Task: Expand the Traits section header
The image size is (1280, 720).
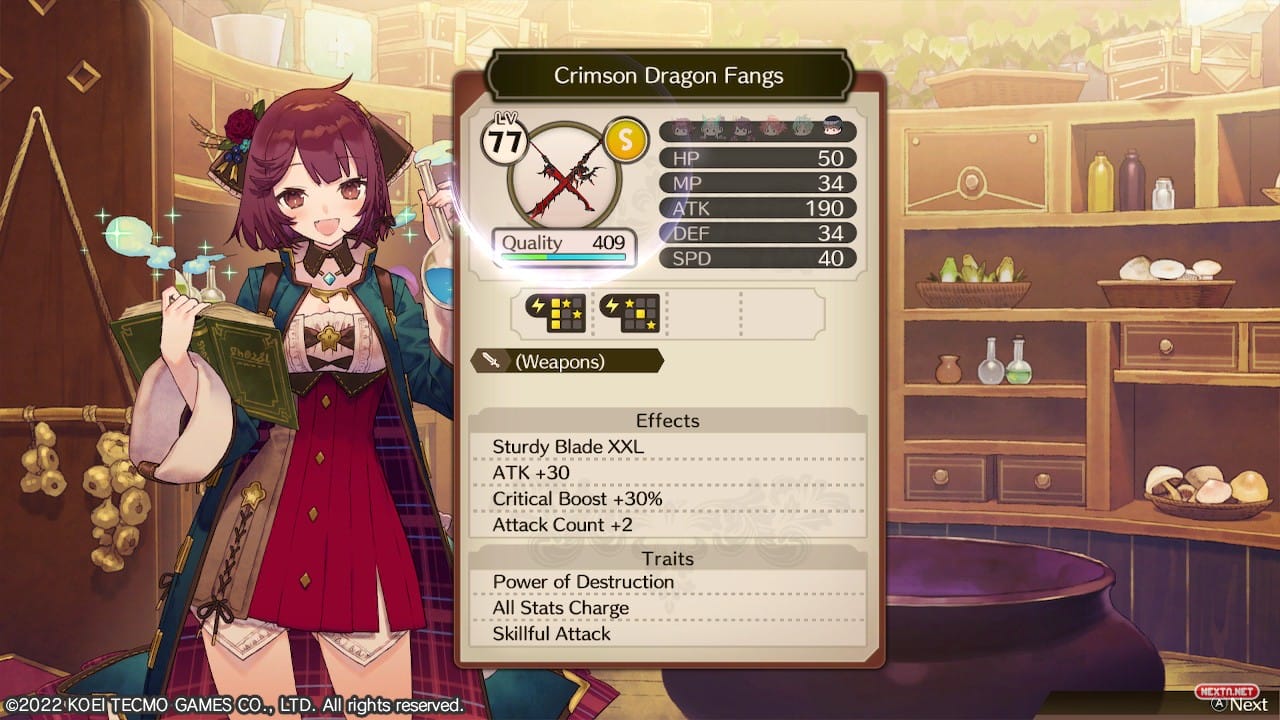Action: [667, 559]
